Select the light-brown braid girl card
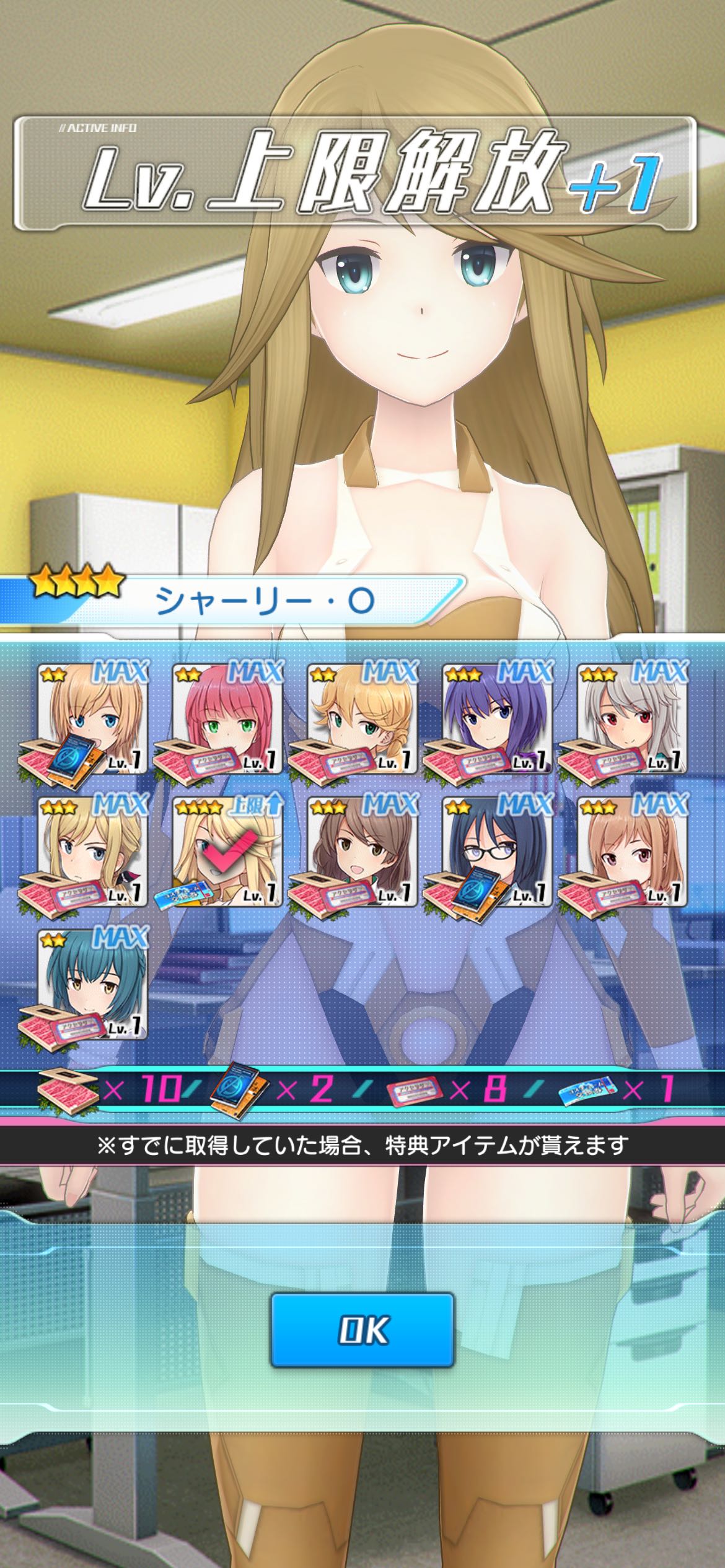Screen dimensions: 725x1568 pos(632,850)
